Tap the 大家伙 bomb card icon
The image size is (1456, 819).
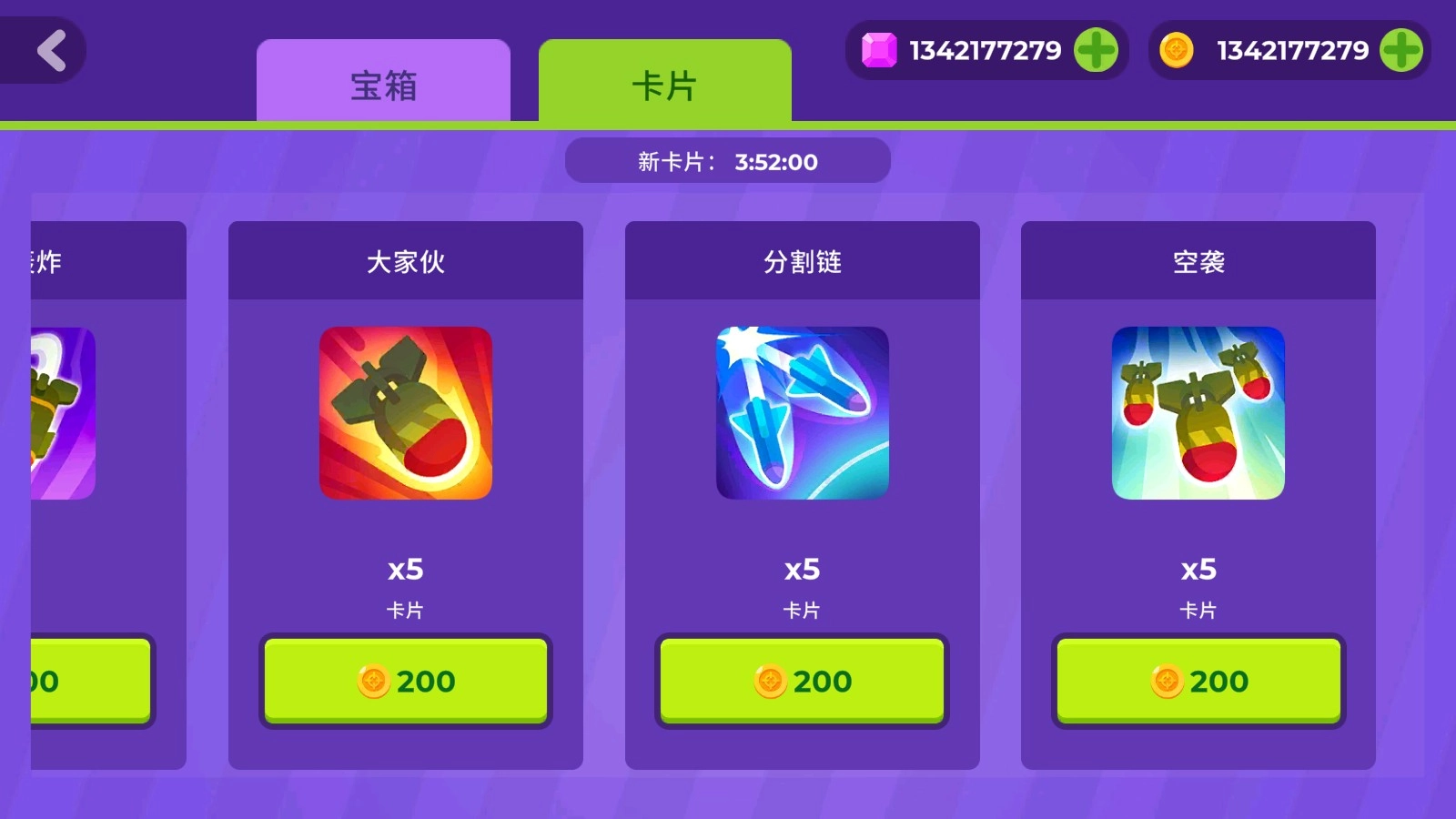tap(407, 415)
